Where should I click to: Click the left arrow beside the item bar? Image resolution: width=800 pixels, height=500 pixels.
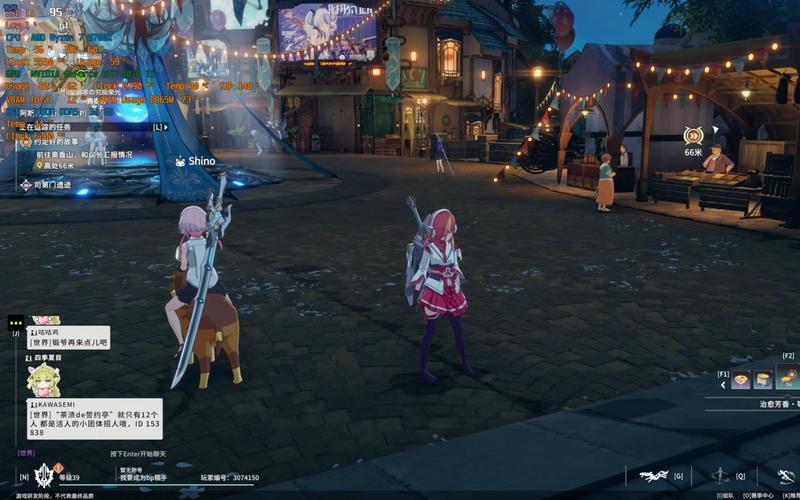click(723, 385)
